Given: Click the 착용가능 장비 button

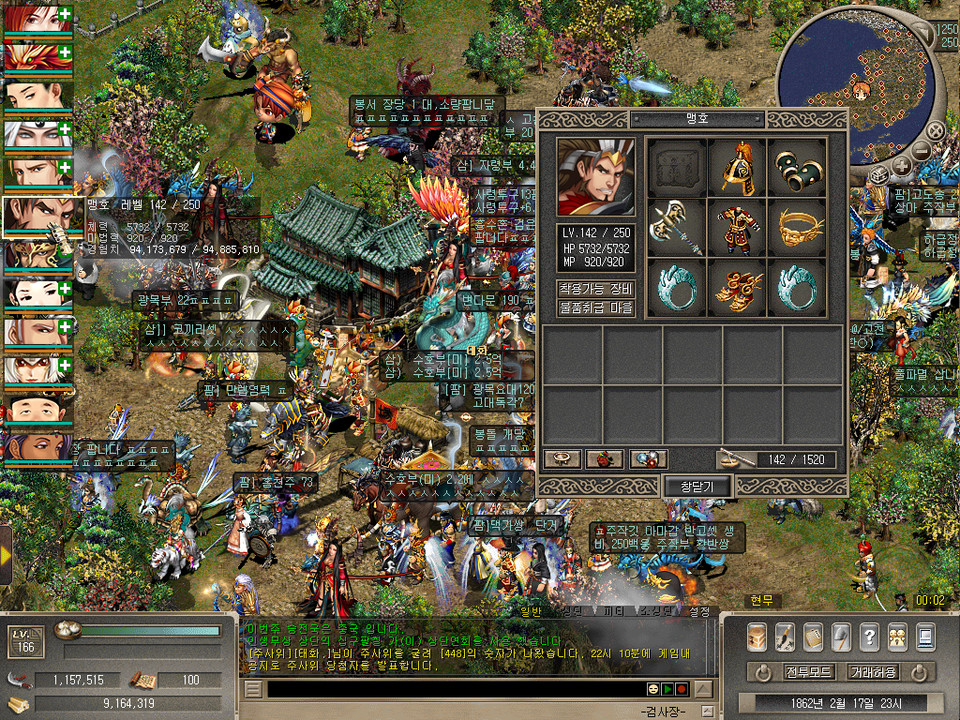Looking at the screenshot, I should click(x=596, y=289).
